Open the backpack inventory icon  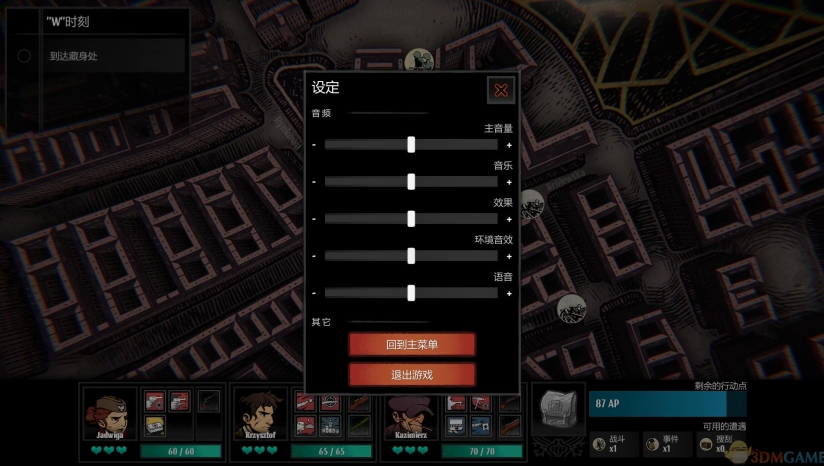click(558, 410)
